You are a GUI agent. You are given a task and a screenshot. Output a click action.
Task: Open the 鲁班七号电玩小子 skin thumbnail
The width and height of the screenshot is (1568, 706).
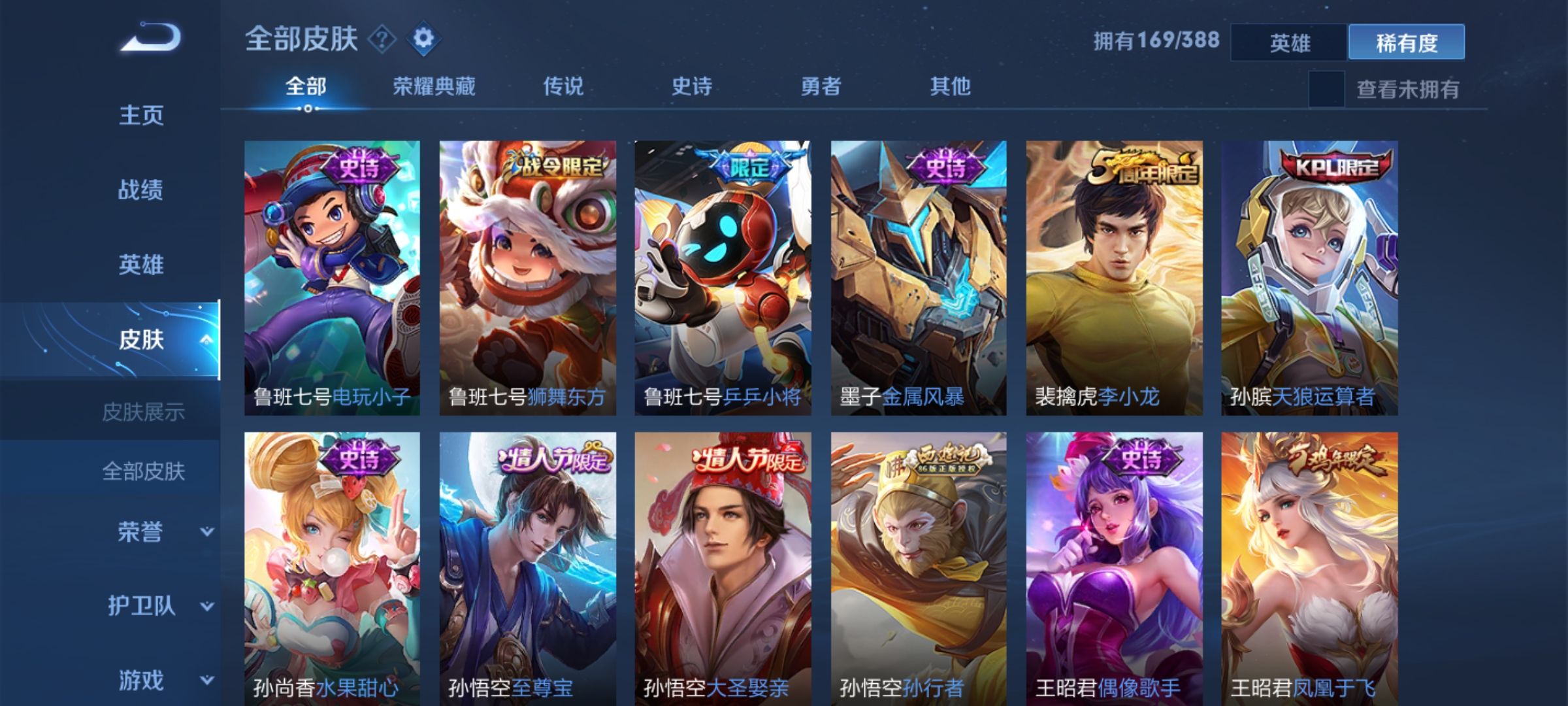tap(331, 275)
